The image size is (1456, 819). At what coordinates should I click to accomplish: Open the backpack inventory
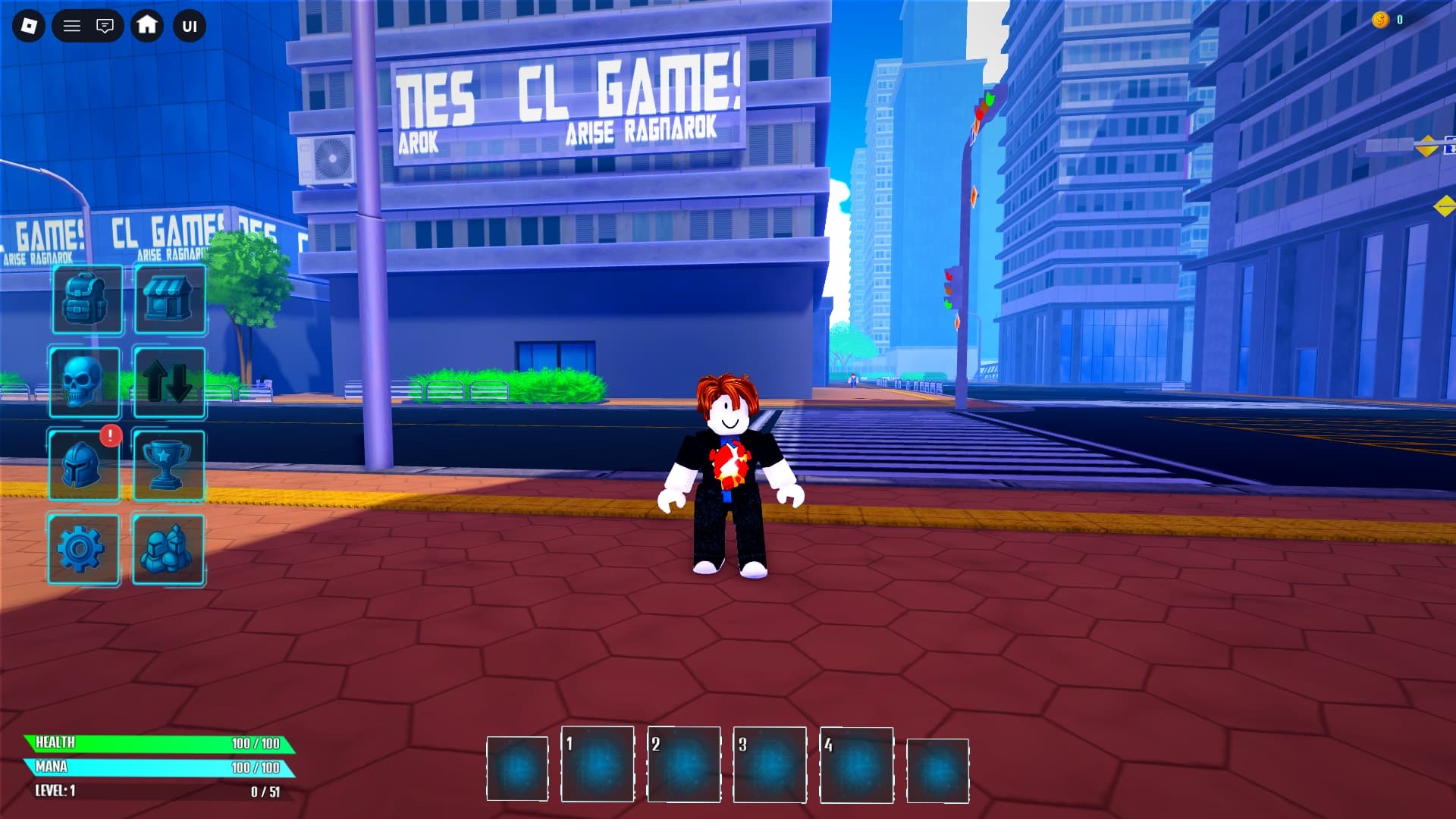click(87, 300)
